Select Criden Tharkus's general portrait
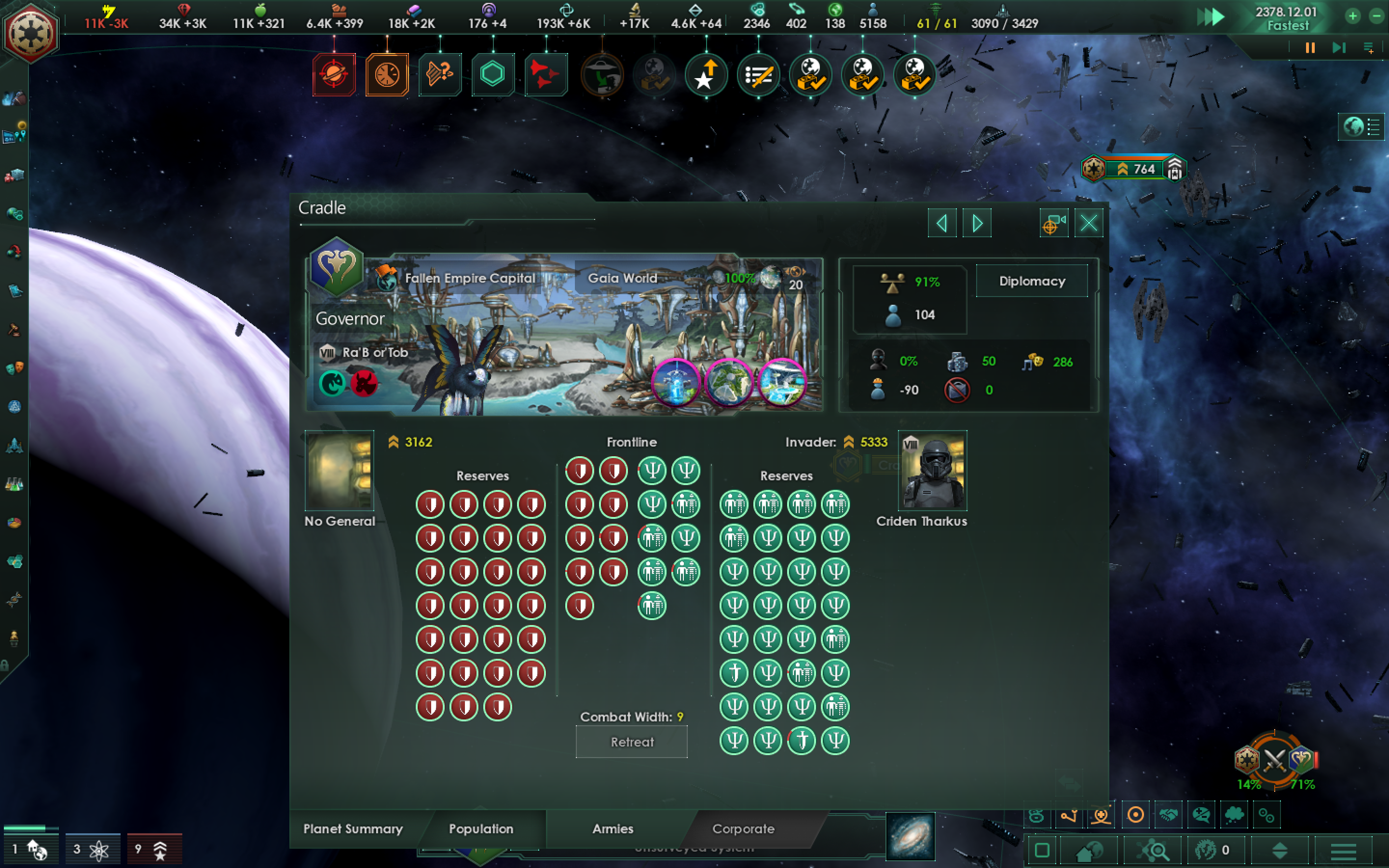This screenshot has height=868, width=1389. [x=933, y=471]
